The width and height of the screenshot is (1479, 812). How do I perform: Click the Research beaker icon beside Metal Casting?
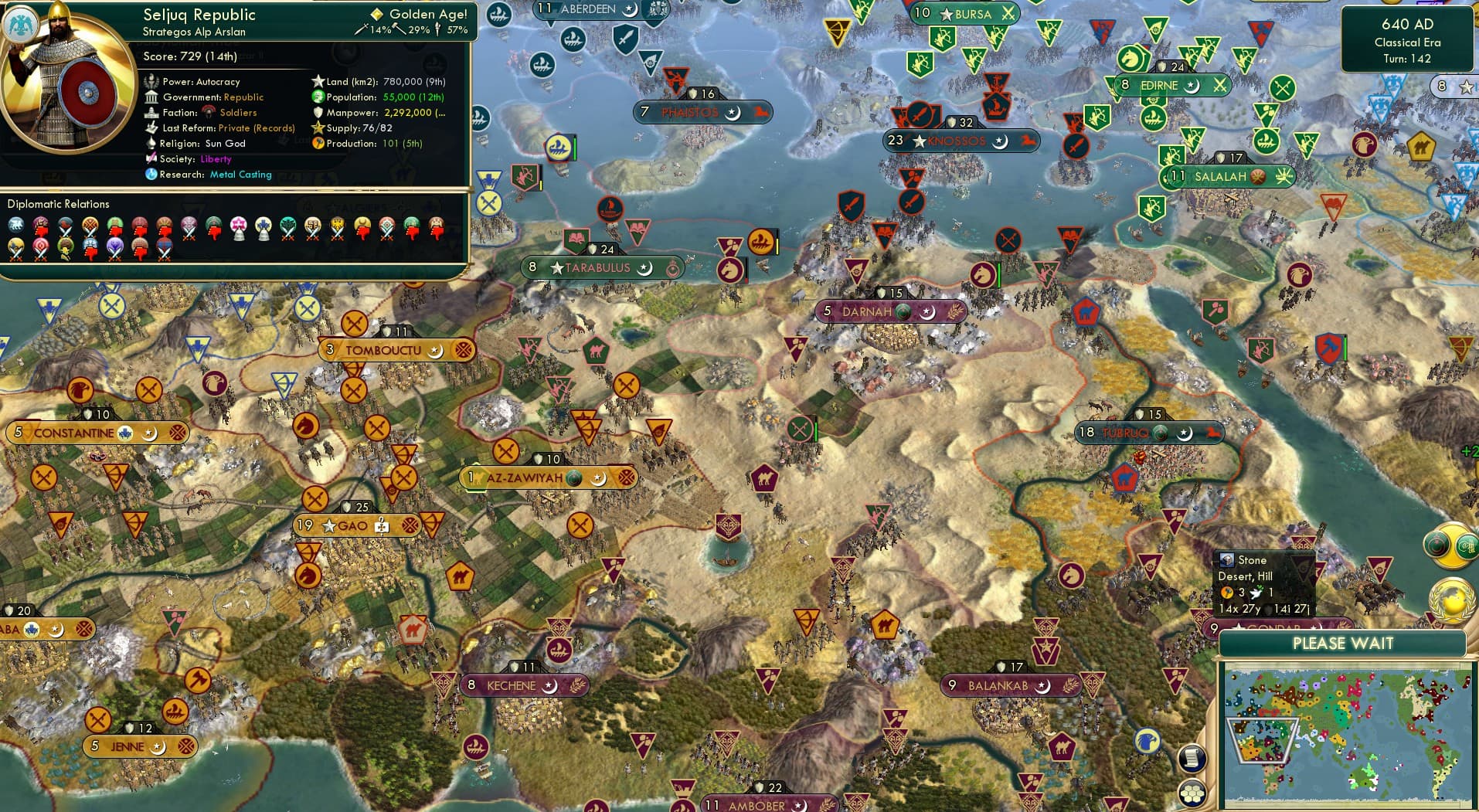tap(151, 175)
